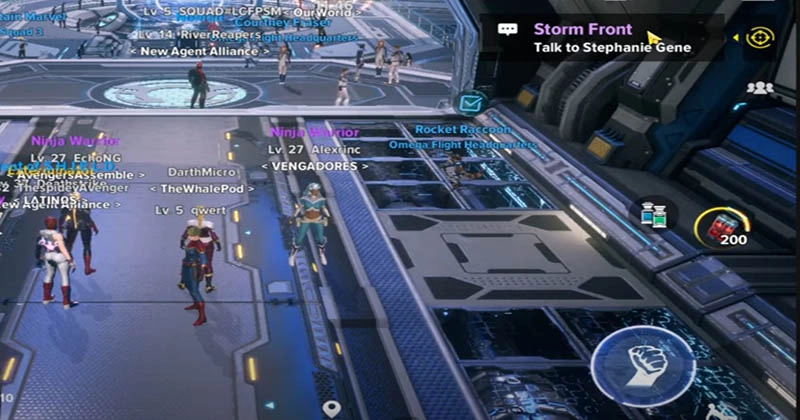The height and width of the screenshot is (420, 800).
Task: Activate the yellow auto-navigate target icon
Action: (761, 37)
